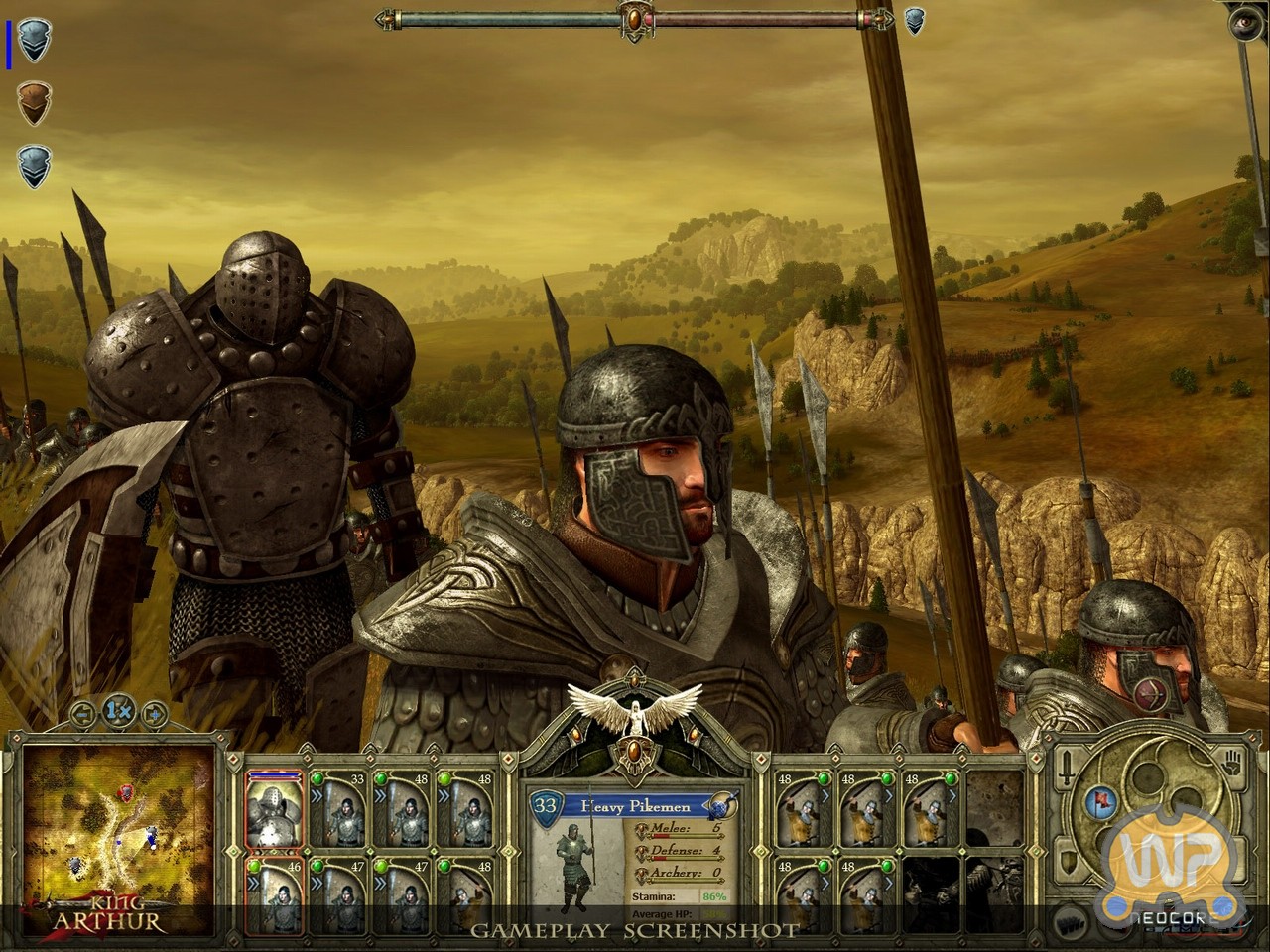Decrease game speed with the minus button
1270x952 pixels.
83,712
